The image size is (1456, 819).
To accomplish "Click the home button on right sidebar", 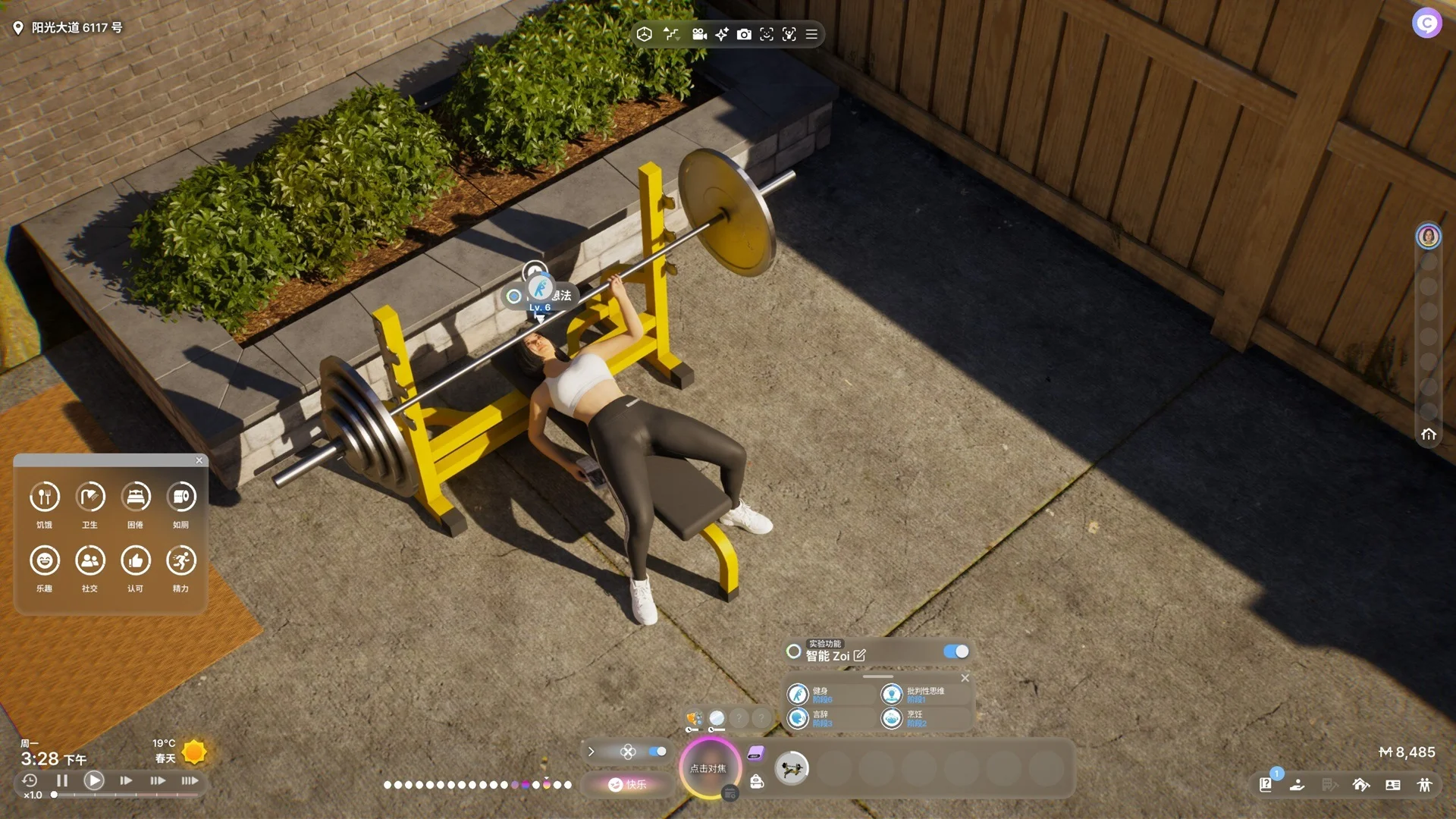I will pos(1429,435).
